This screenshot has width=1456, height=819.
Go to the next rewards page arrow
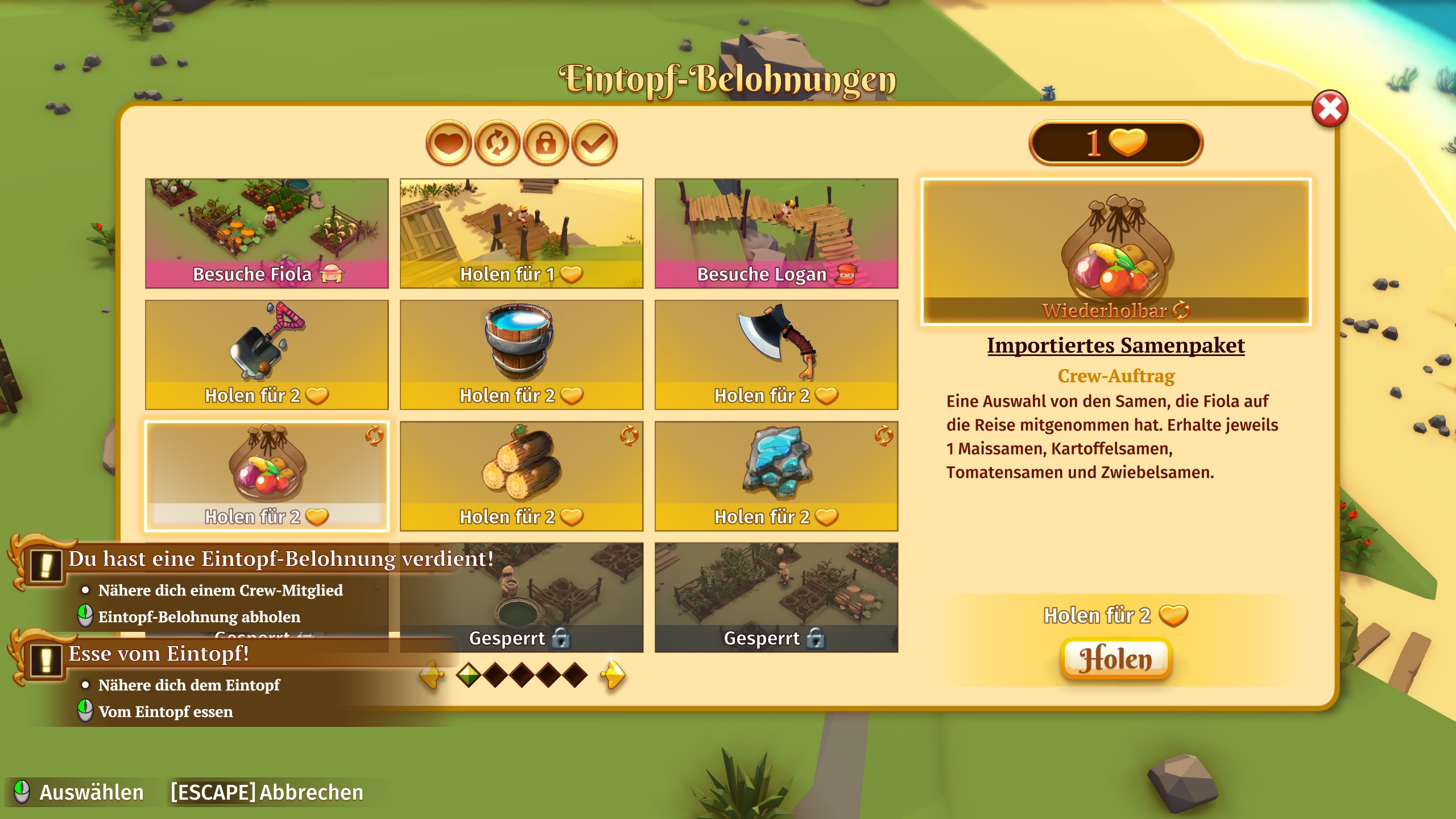(613, 675)
